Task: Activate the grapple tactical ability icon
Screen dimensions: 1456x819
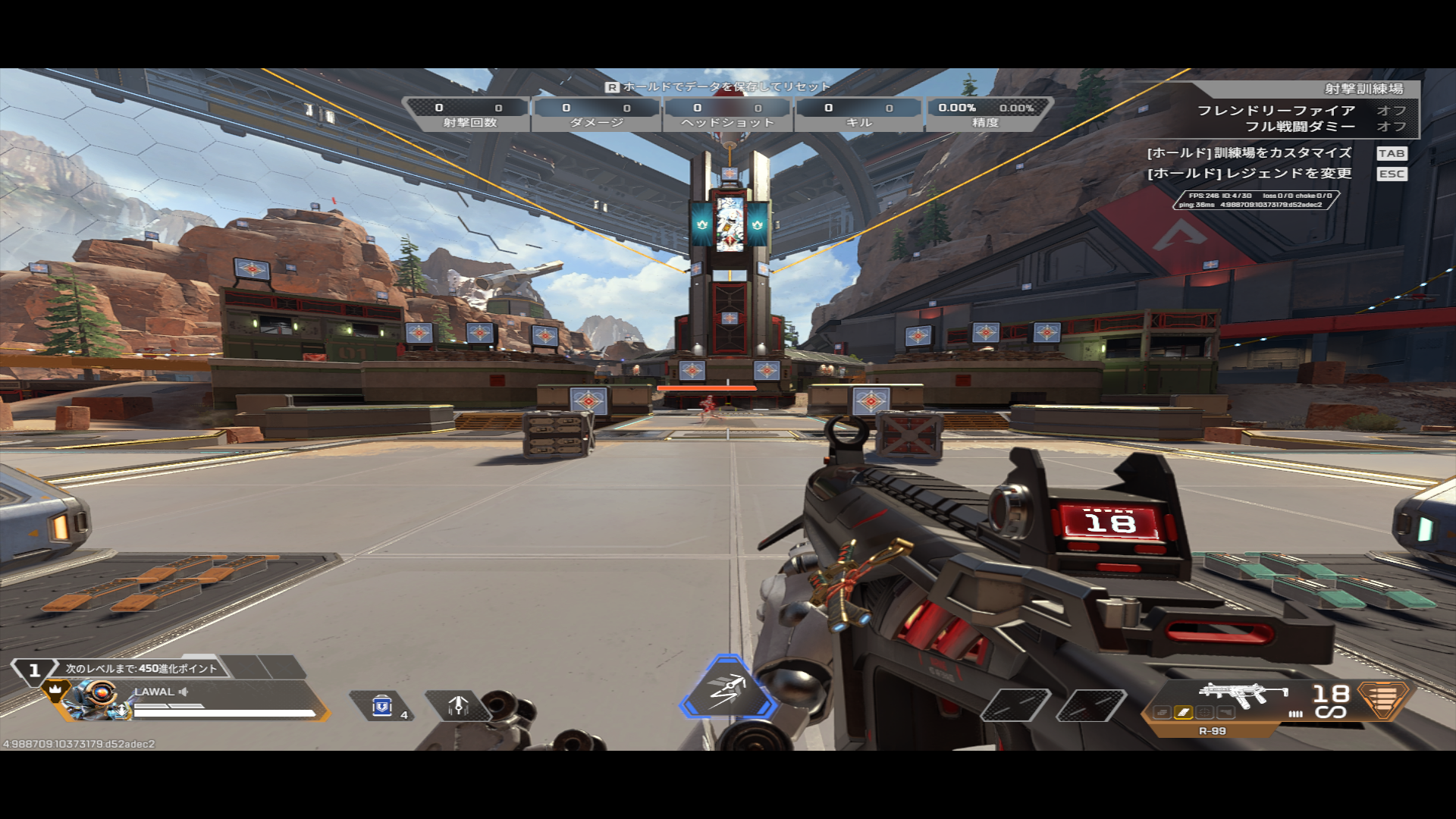Action: click(x=458, y=706)
